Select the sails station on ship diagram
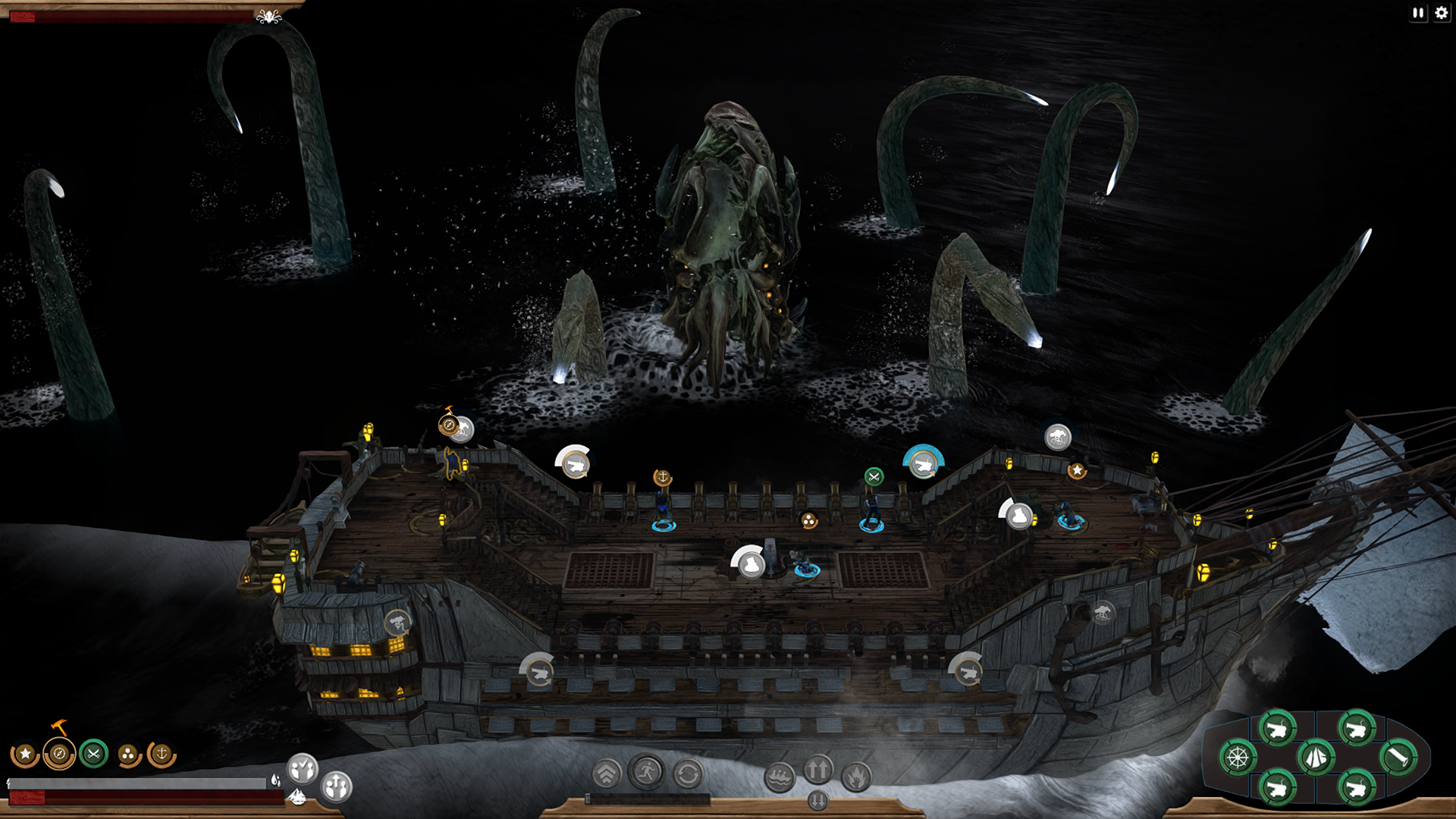Screen dimensions: 1456x819 pyautogui.click(x=1316, y=757)
